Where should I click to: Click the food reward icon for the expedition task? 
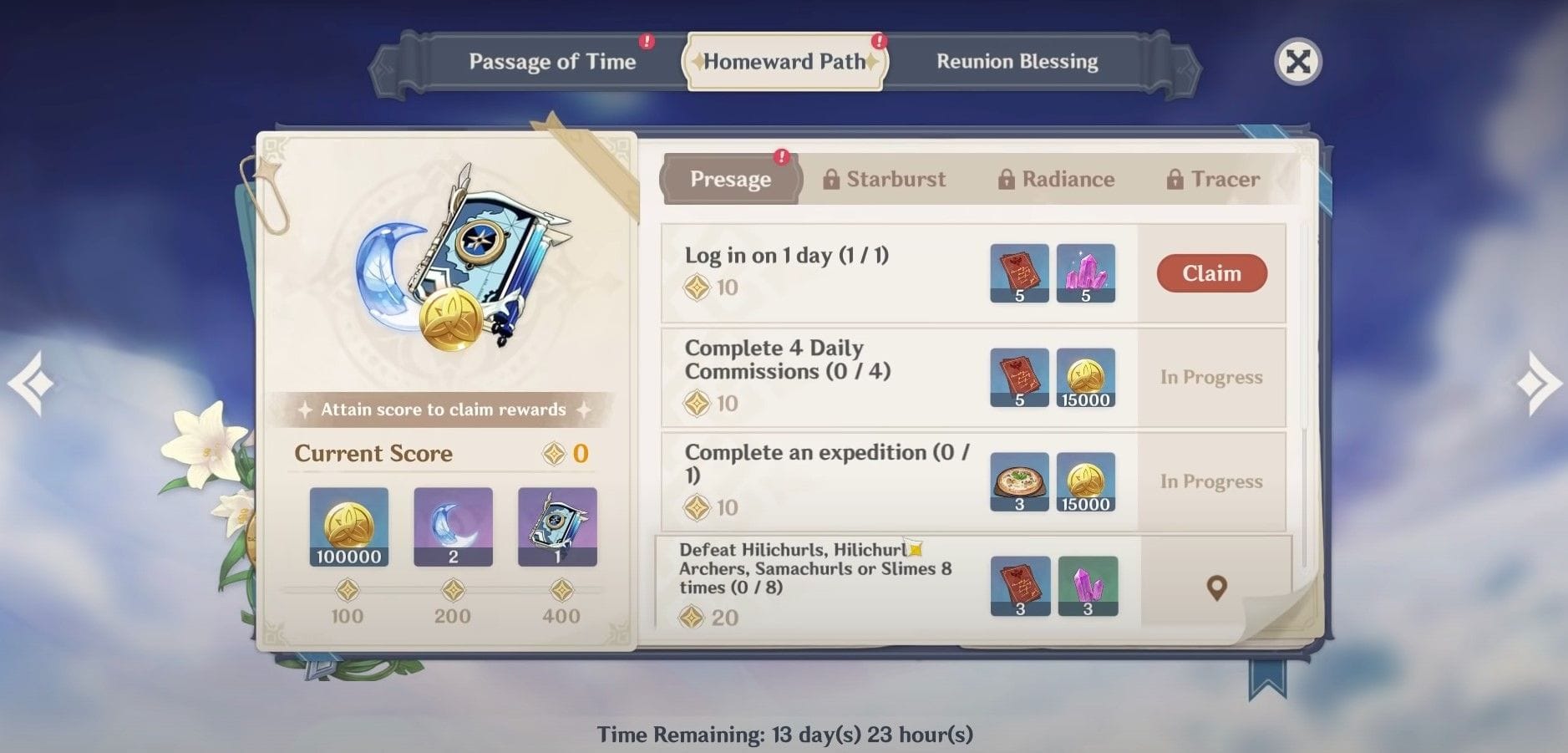click(x=1019, y=482)
